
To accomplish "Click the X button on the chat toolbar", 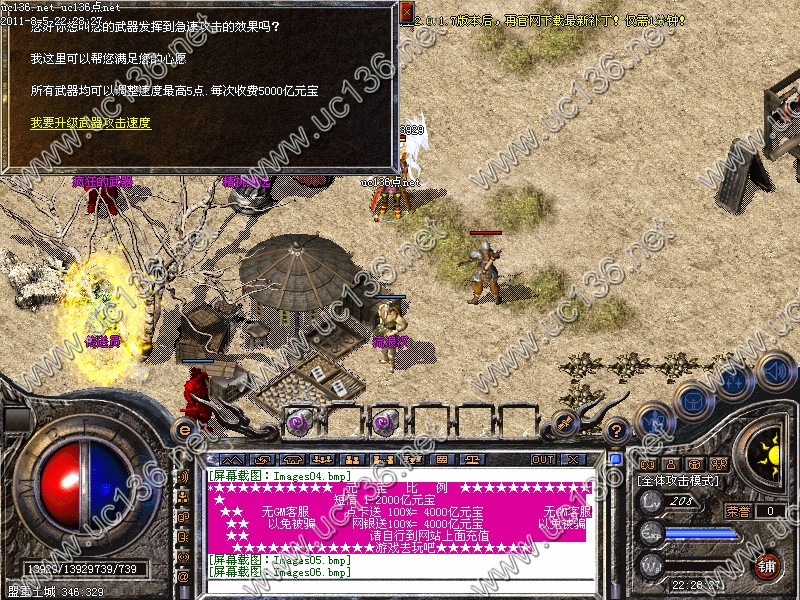I will tap(573, 459).
